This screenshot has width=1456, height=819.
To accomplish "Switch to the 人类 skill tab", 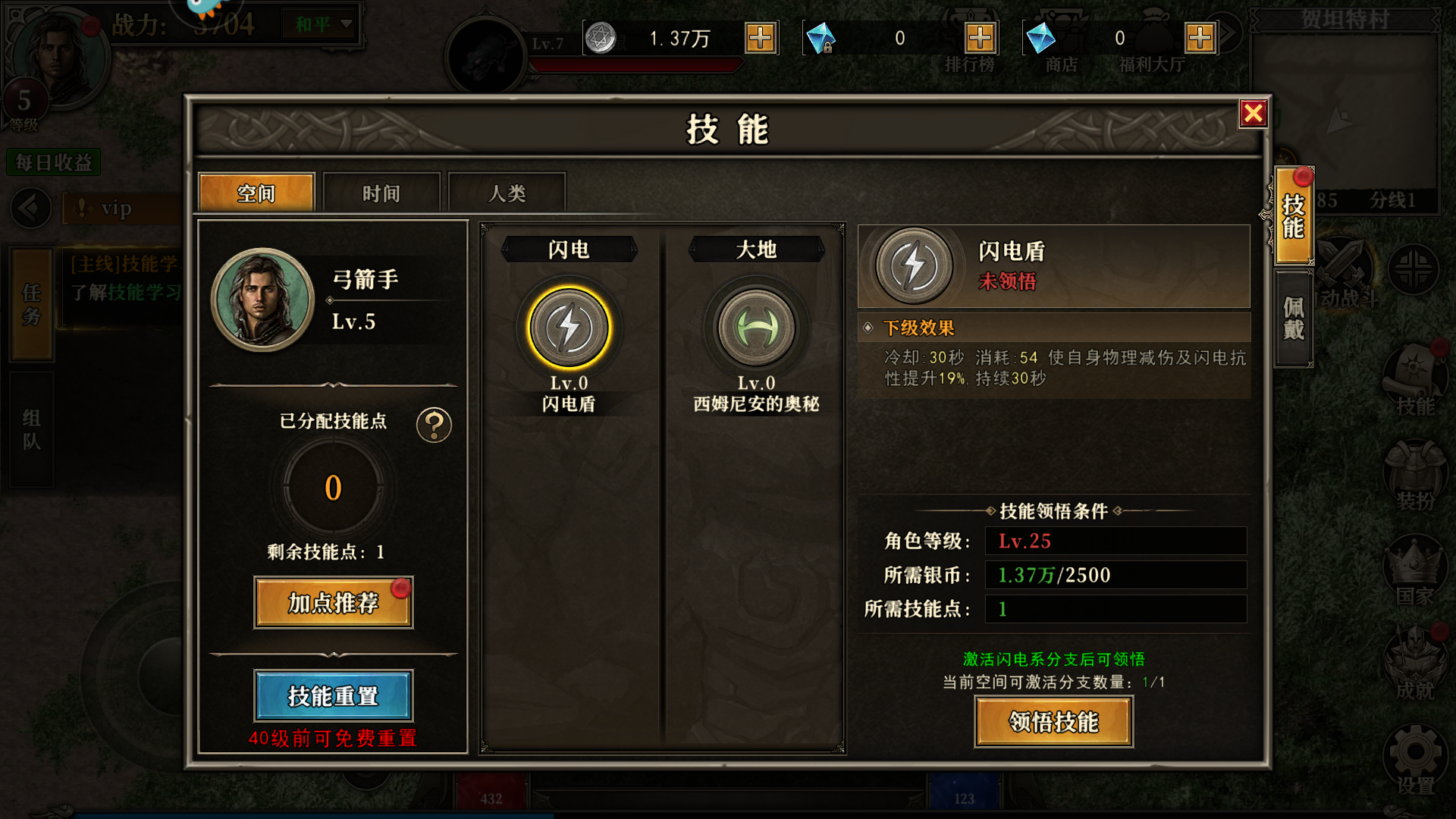I will [507, 193].
